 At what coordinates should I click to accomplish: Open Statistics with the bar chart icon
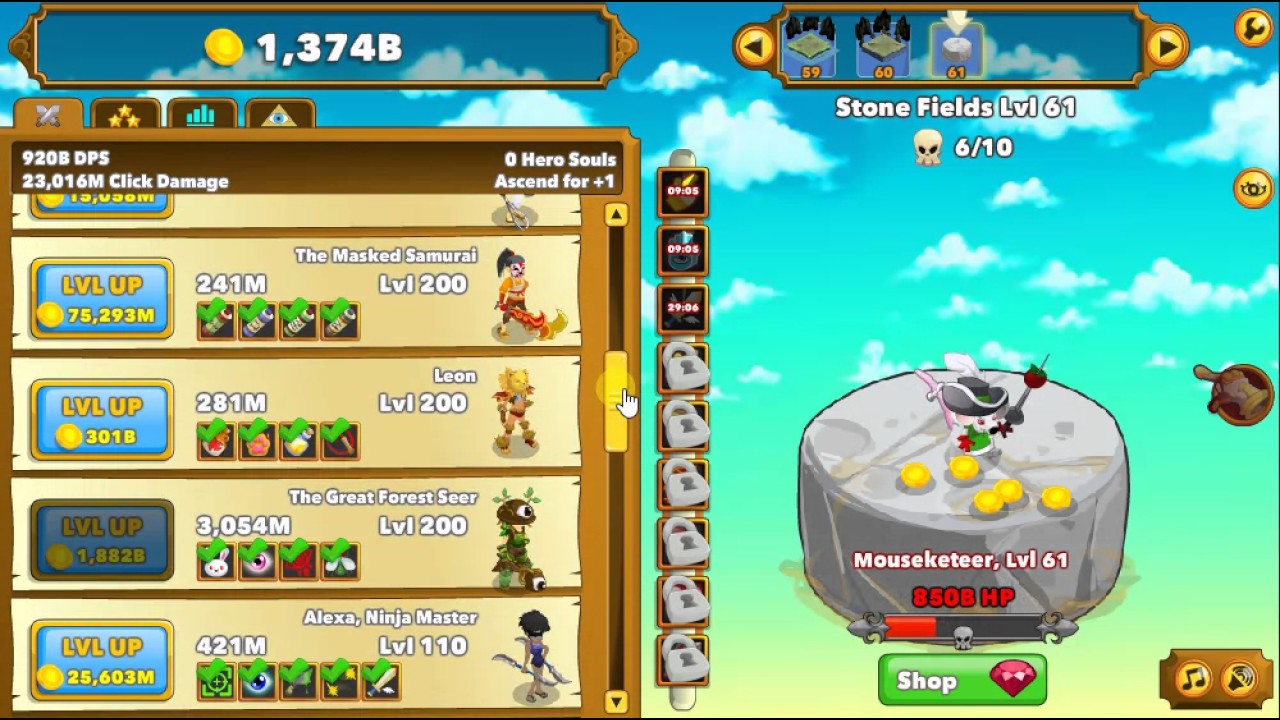pyautogui.click(x=200, y=116)
